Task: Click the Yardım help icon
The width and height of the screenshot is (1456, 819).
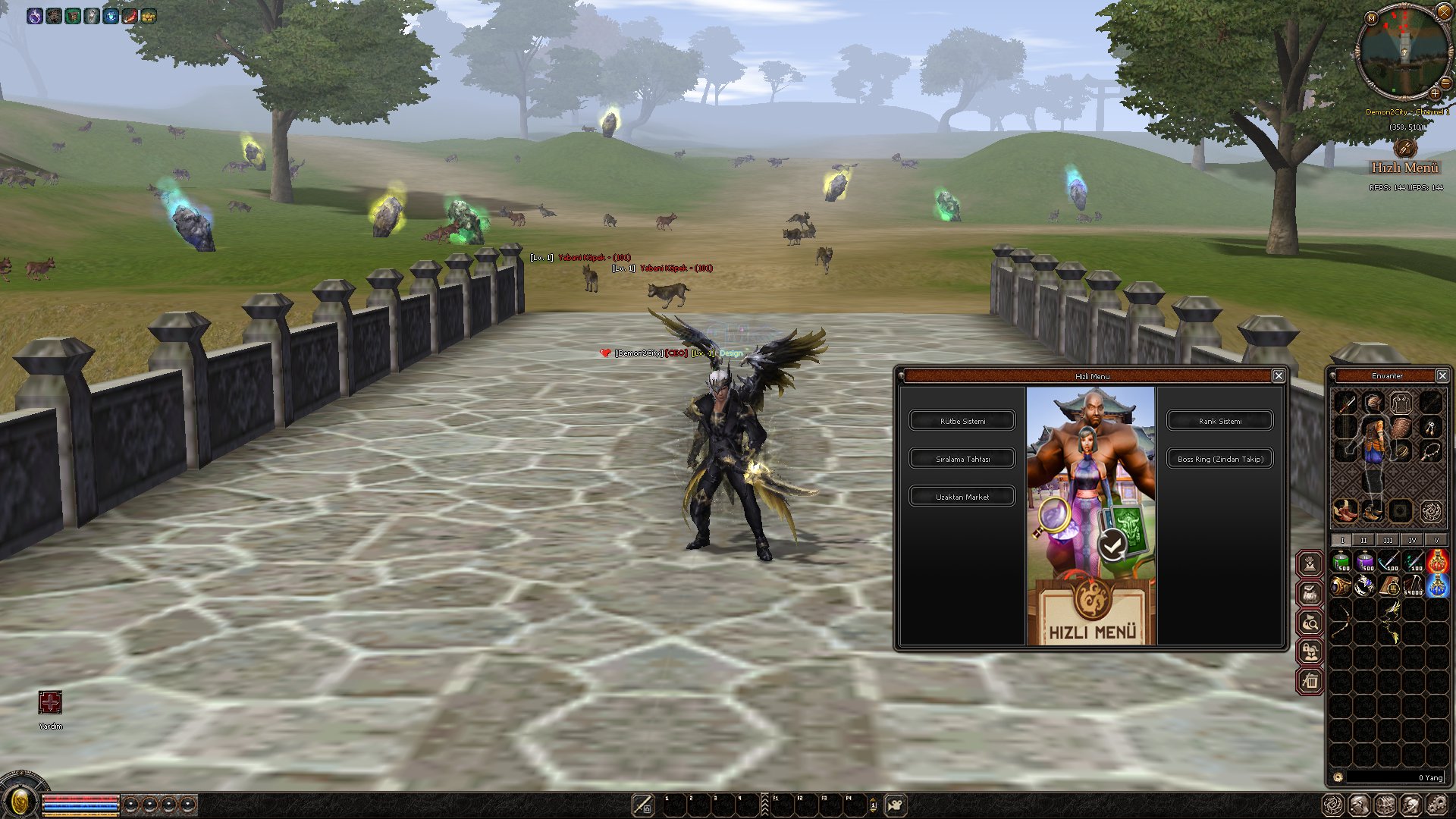Action: coord(50,703)
